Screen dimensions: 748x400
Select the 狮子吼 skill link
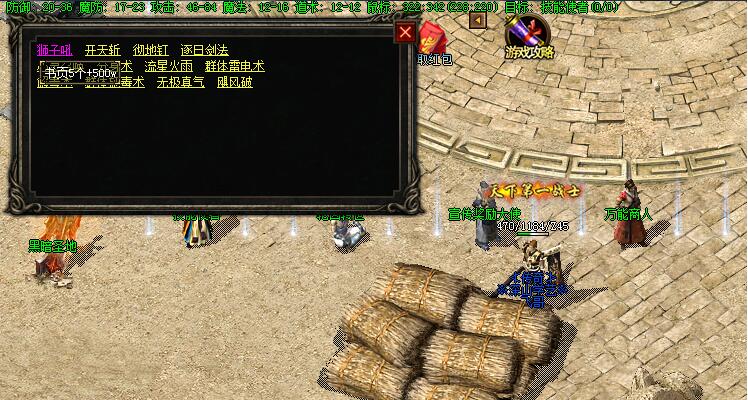pos(54,50)
